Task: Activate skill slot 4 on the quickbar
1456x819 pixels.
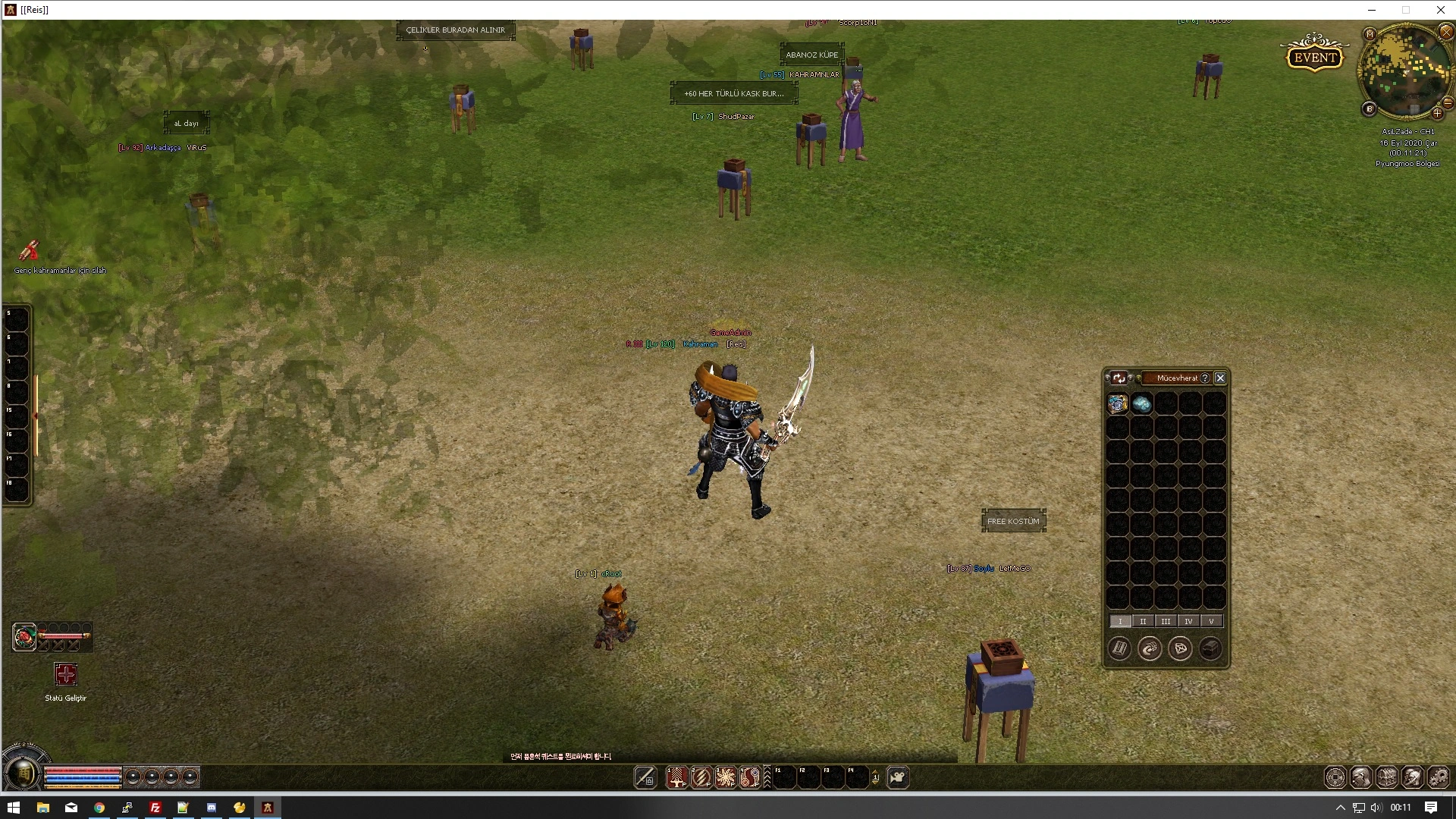Action: pyautogui.click(x=752, y=777)
